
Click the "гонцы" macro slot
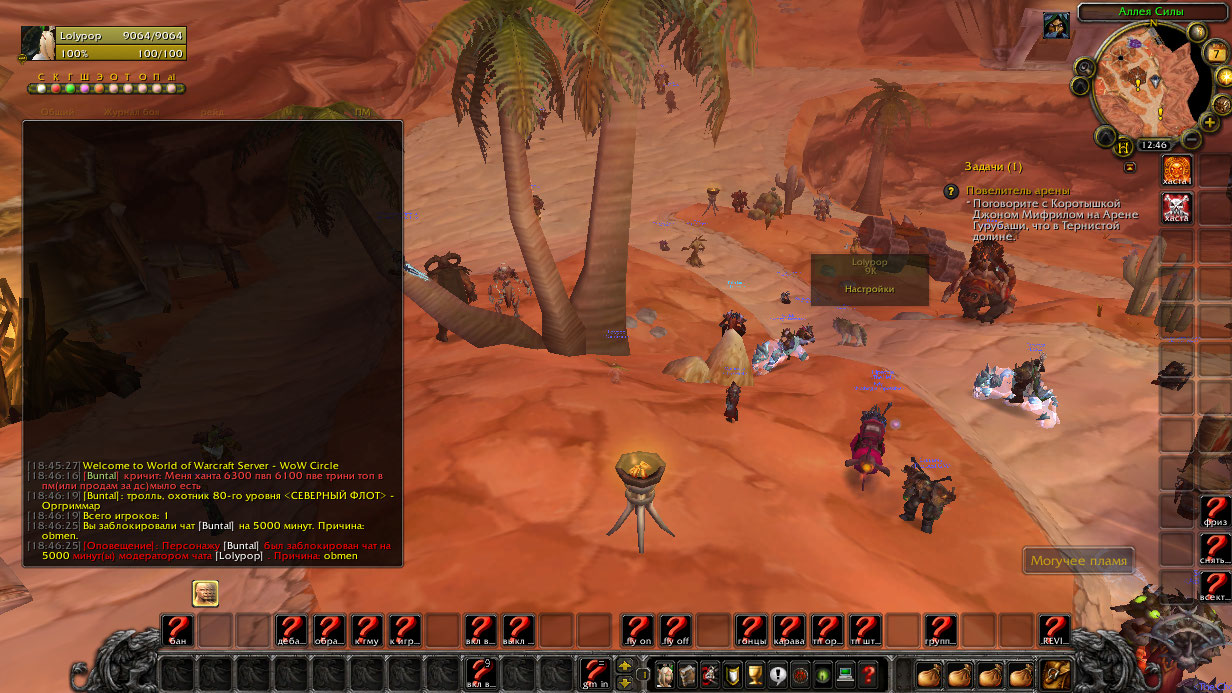(751, 630)
